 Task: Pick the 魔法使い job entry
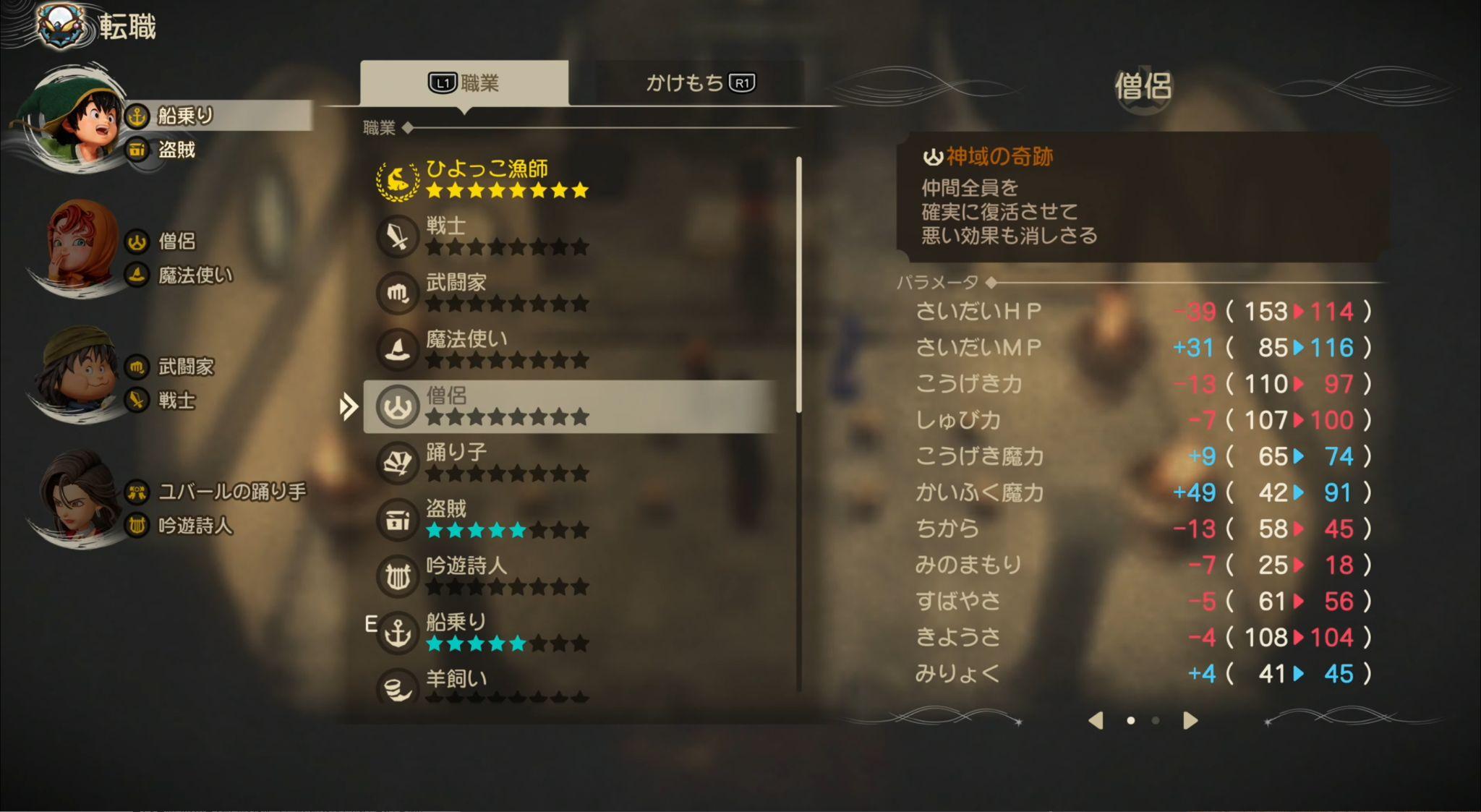(506, 349)
